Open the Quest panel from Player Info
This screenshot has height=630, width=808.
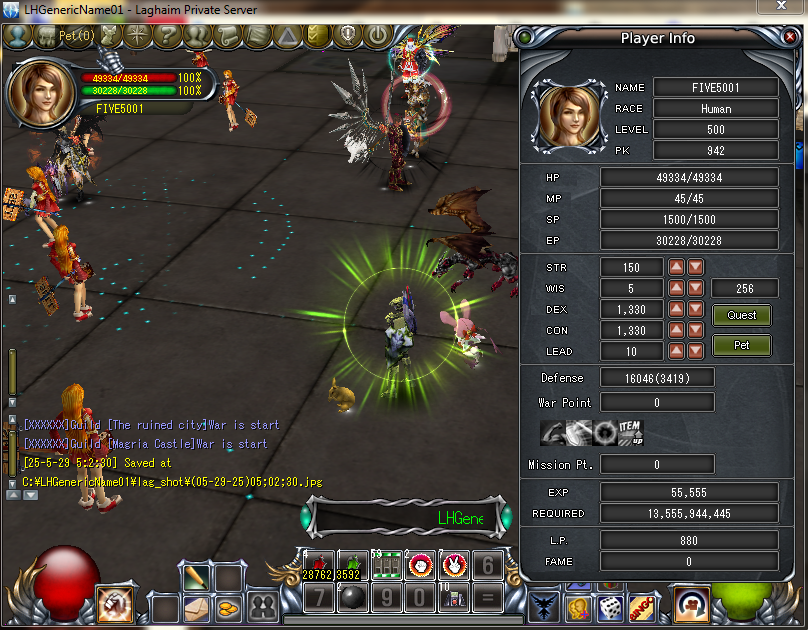coord(741,315)
